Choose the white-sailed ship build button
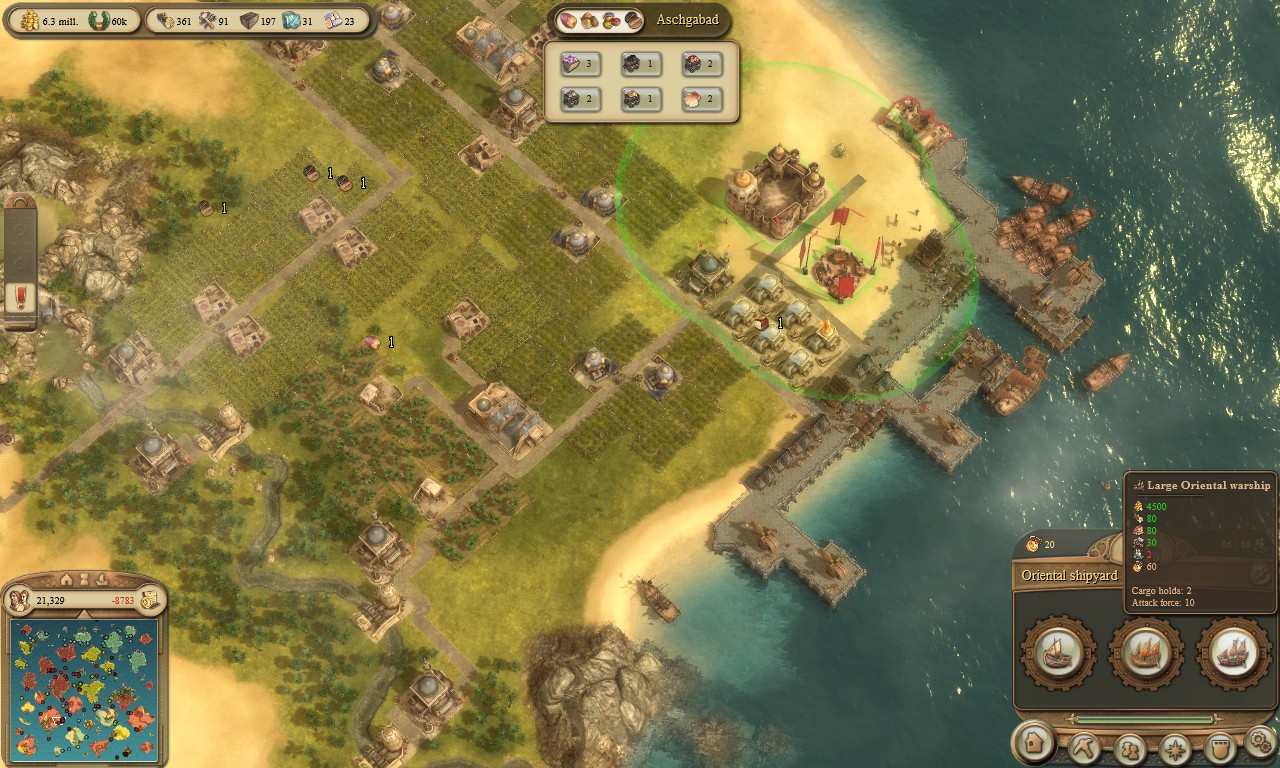Screen dimensions: 1280x768 1232,653
